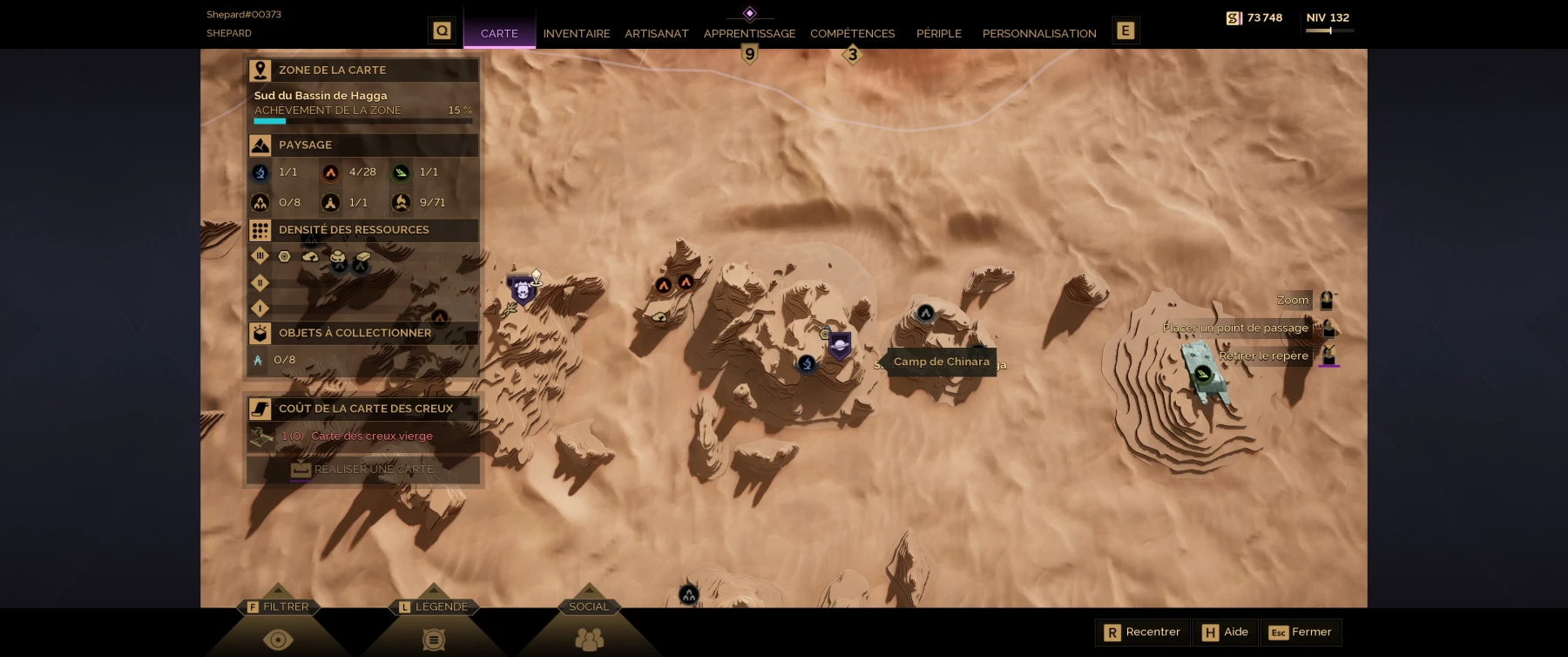The height and width of the screenshot is (657, 1568).
Task: Open the Aide help button
Action: coord(1226,632)
